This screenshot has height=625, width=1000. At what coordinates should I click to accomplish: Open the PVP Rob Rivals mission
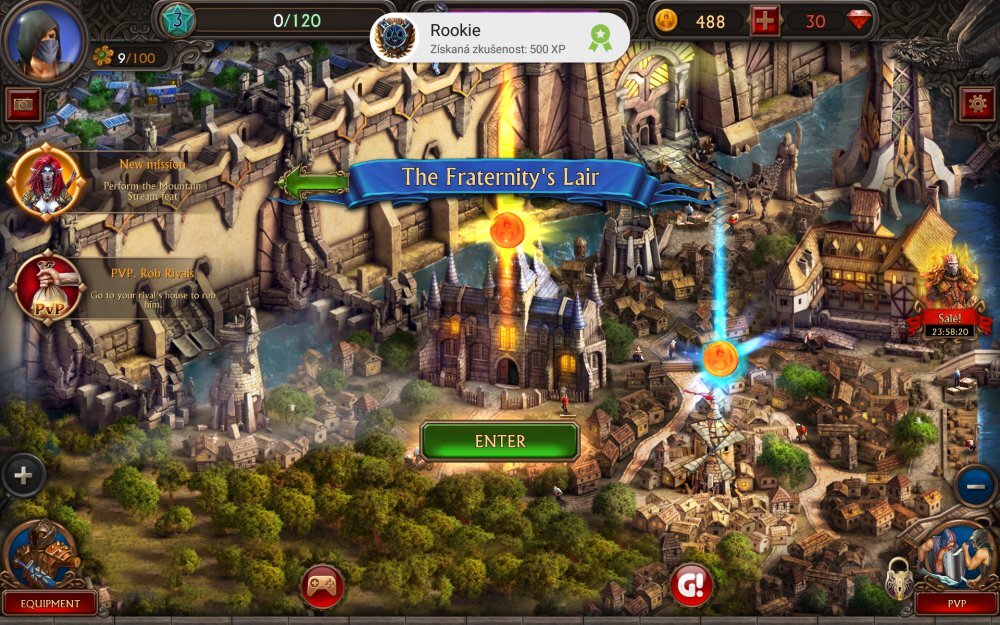point(45,285)
